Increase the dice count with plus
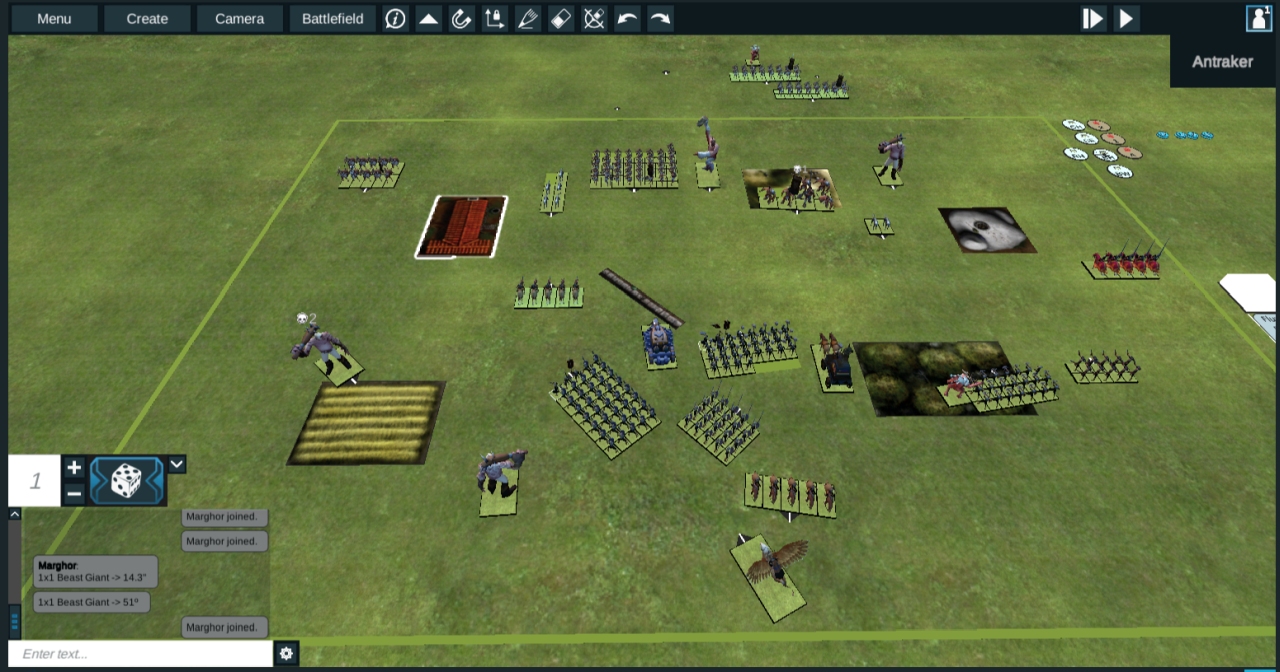 click(74, 467)
